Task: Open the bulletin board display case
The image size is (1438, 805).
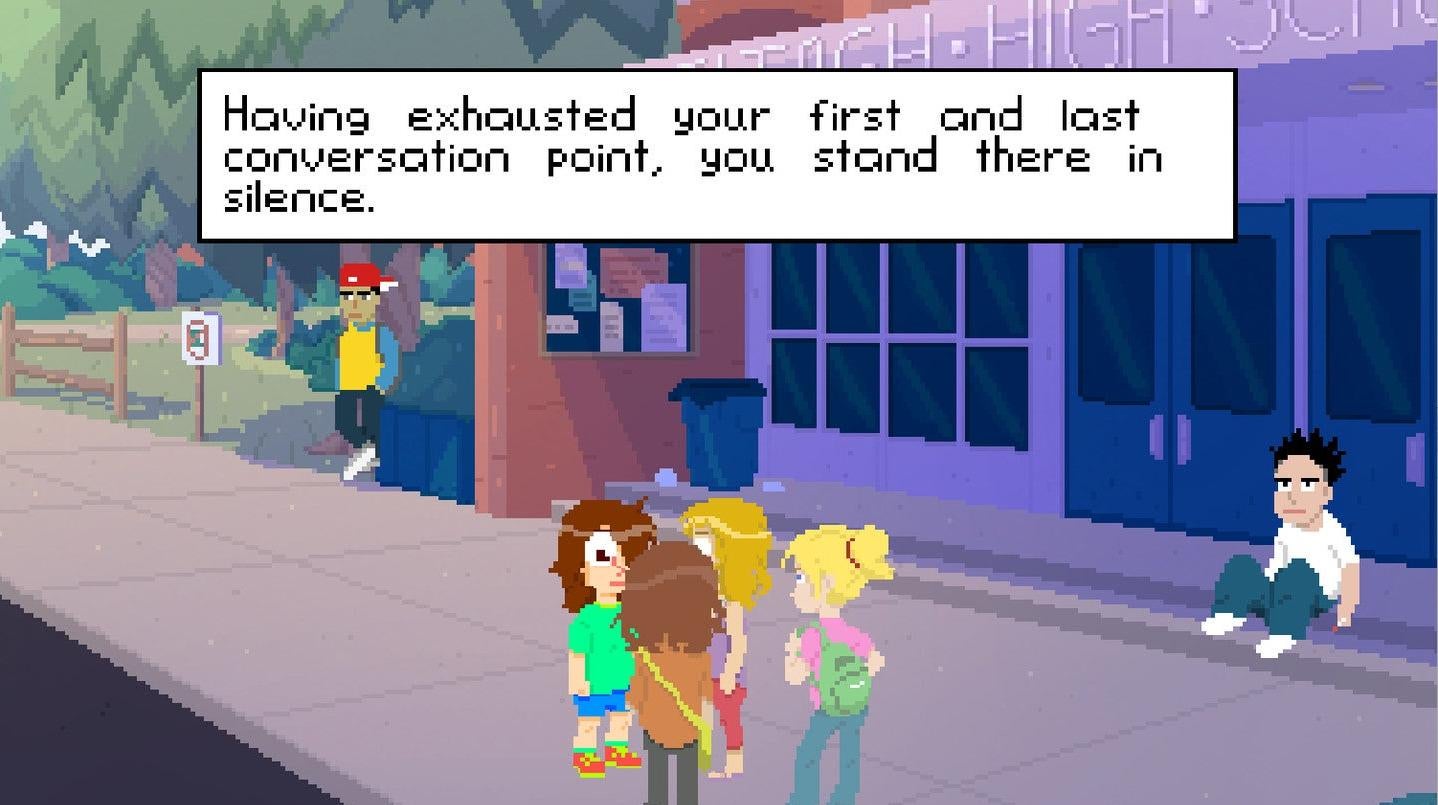Action: 615,300
